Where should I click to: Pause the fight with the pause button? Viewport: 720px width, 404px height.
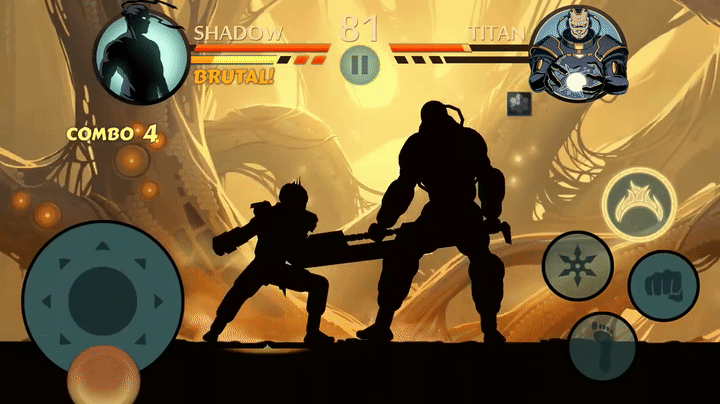359,65
